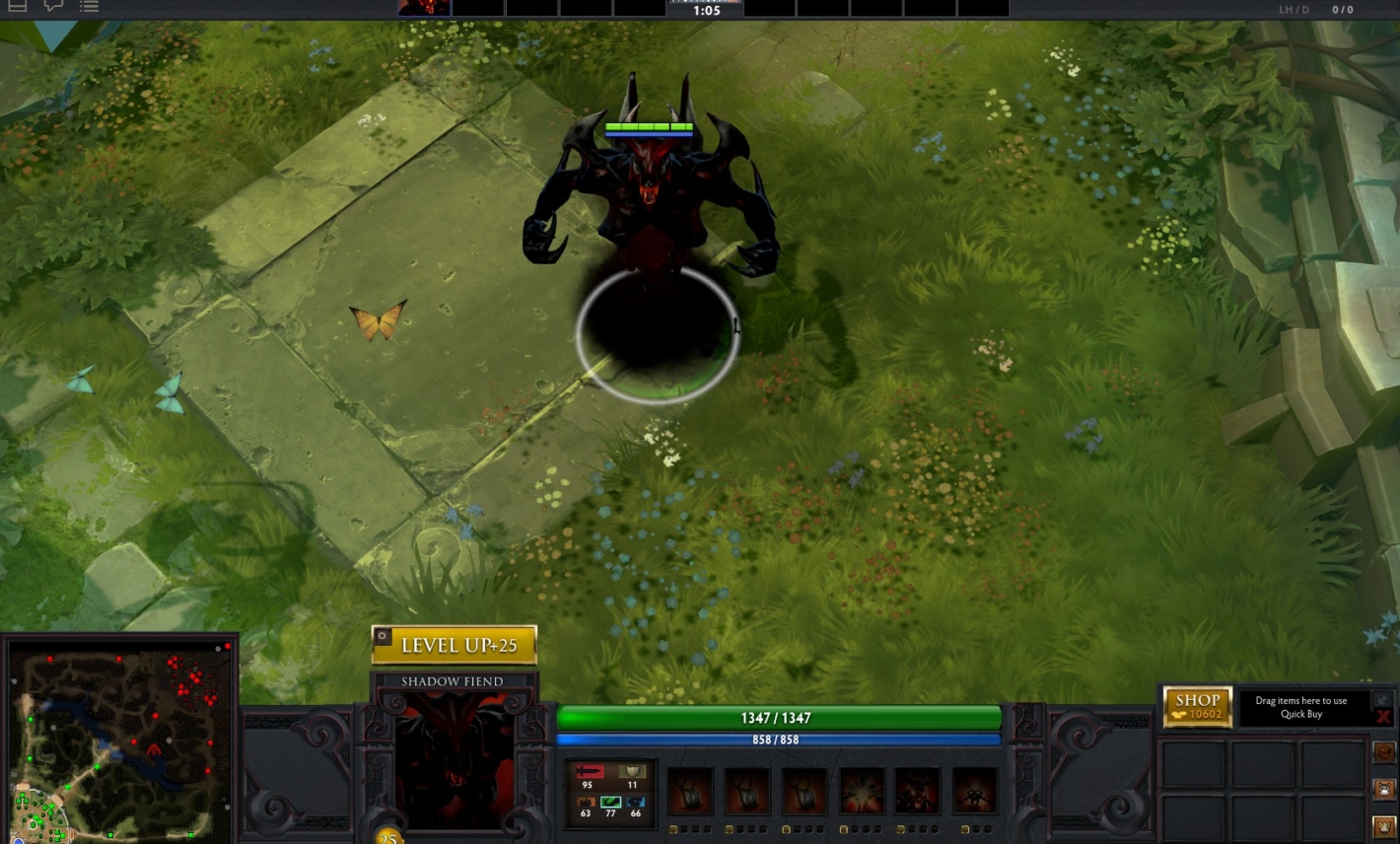Select the Presence of the Dark Lord ability

click(x=917, y=789)
